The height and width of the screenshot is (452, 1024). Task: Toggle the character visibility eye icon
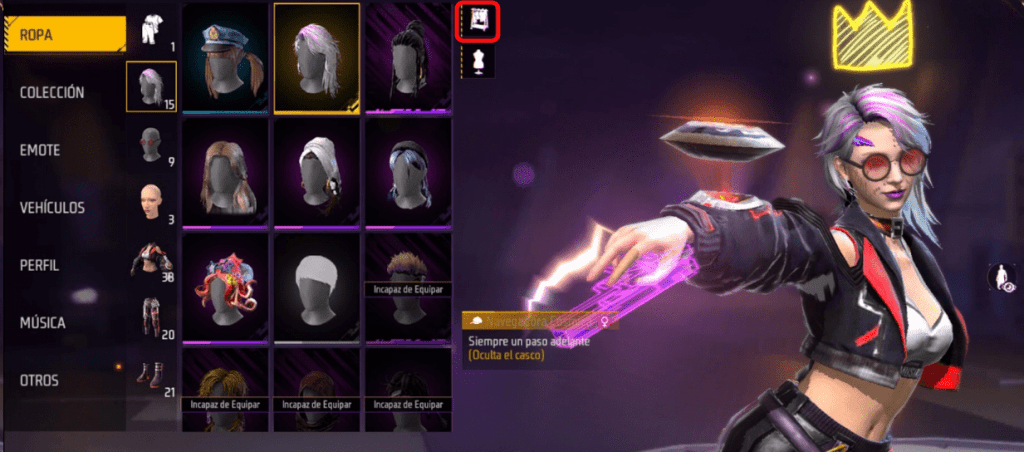tap(999, 278)
